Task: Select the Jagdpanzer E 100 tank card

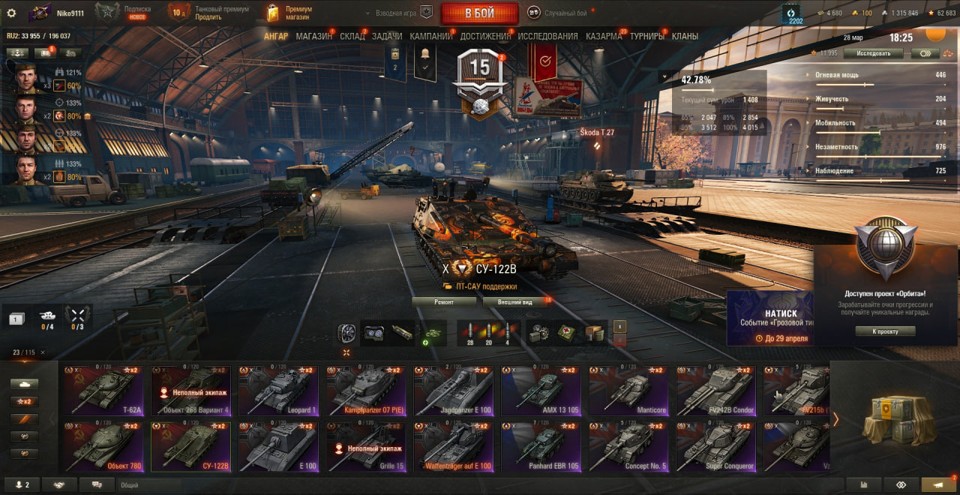Action: pyautogui.click(x=451, y=390)
